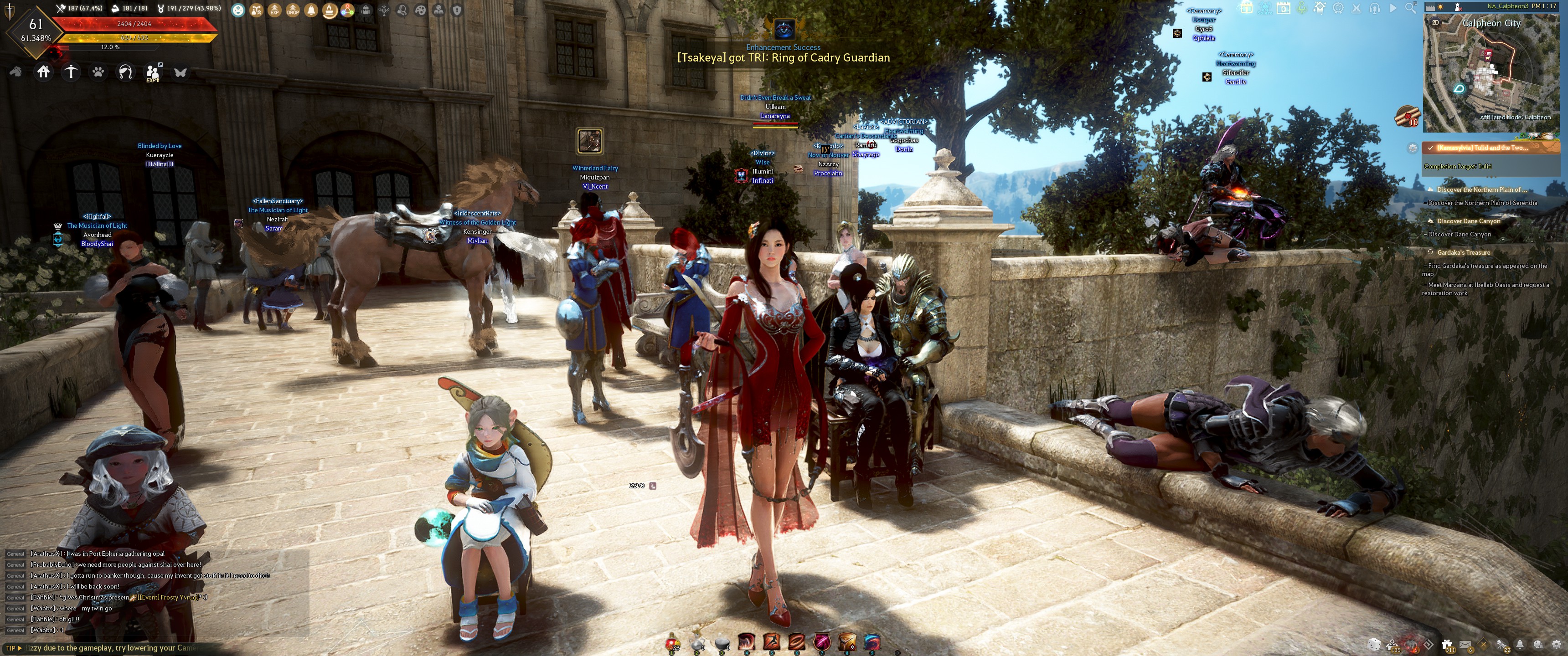Select the Discover Dane Canyon quest entry
Viewport: 1568px width, 656px height.
1468,221
